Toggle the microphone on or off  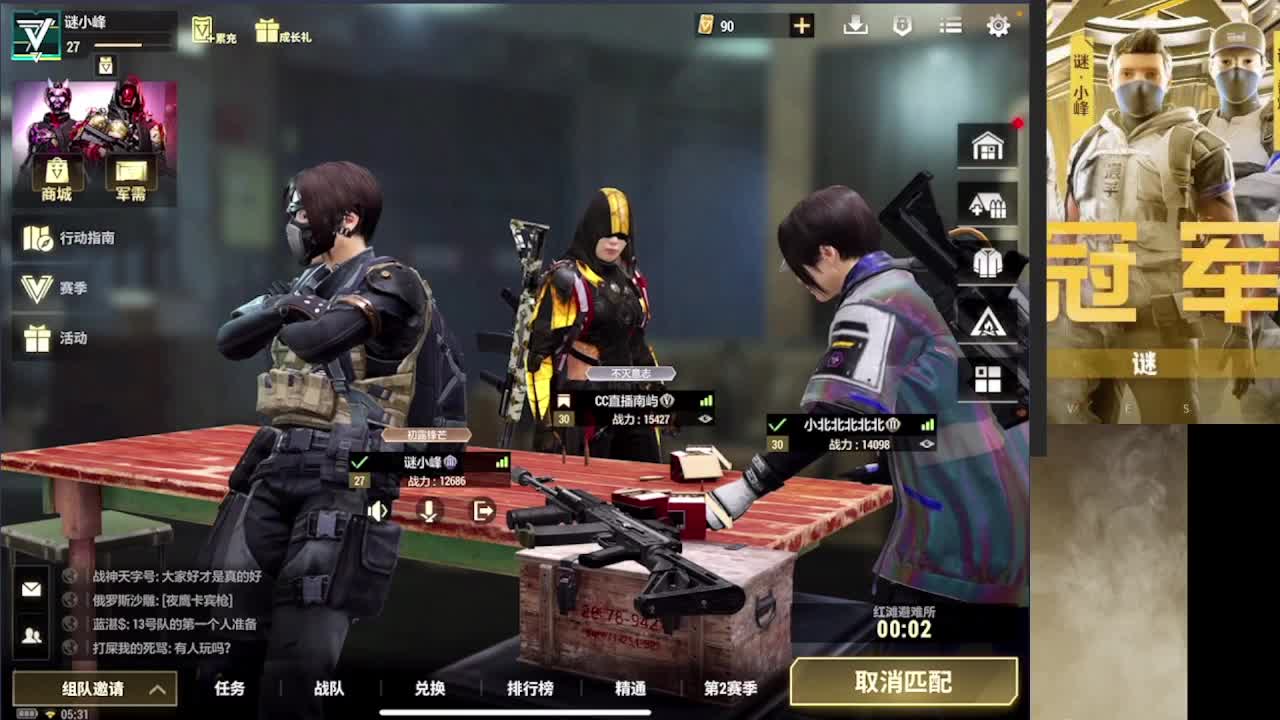430,511
